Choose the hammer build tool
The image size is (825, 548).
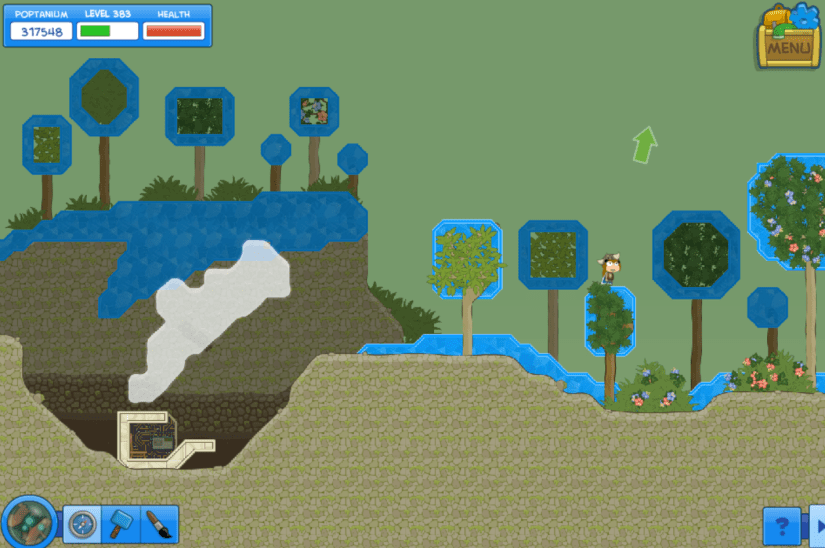tap(121, 524)
